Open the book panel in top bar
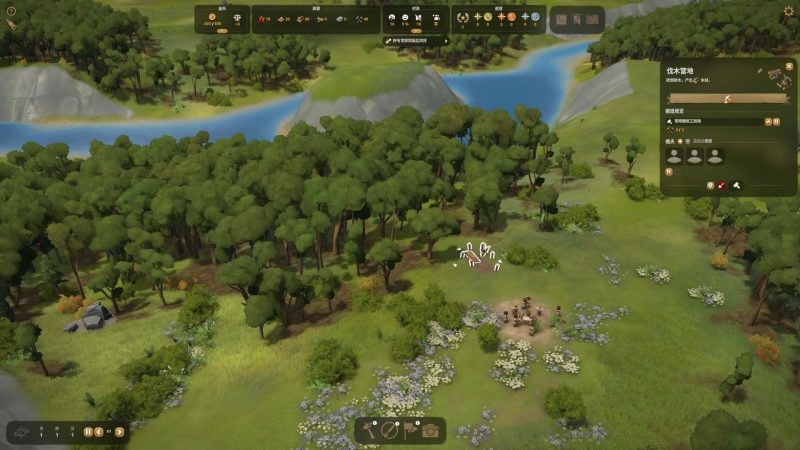This screenshot has height=450, width=800. 561,19
